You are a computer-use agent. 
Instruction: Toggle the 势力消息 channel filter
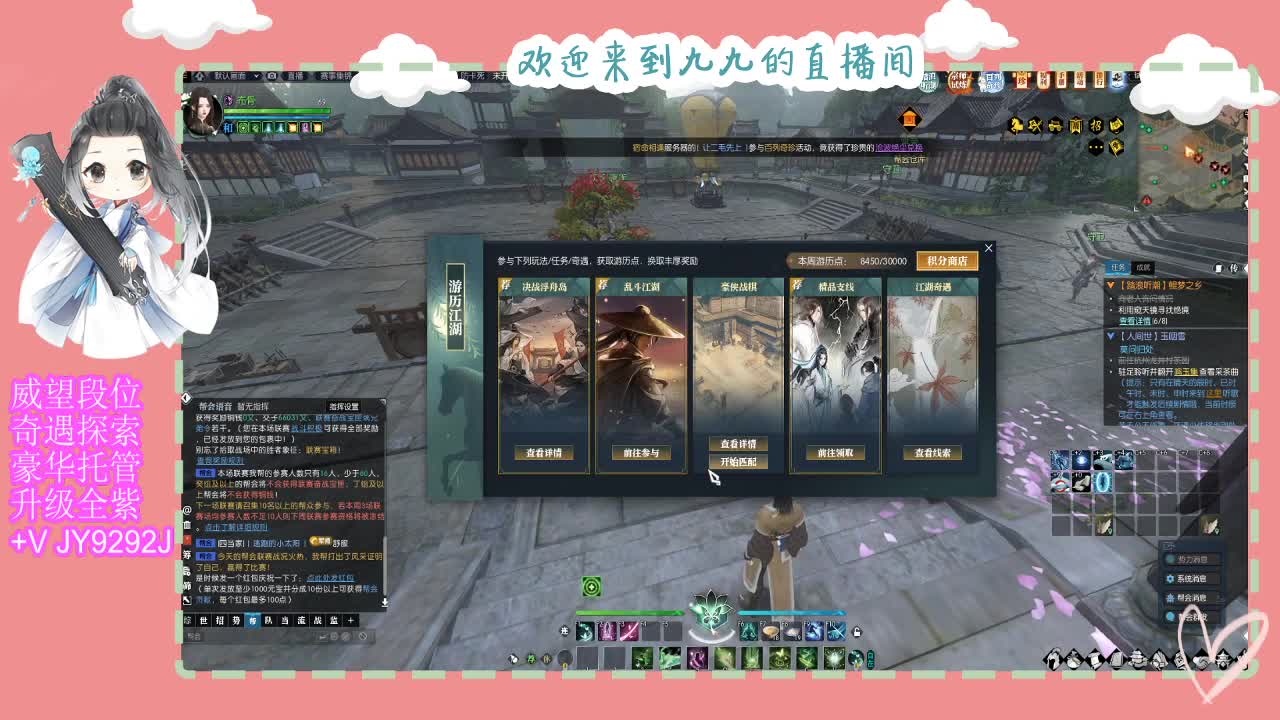(1193, 559)
